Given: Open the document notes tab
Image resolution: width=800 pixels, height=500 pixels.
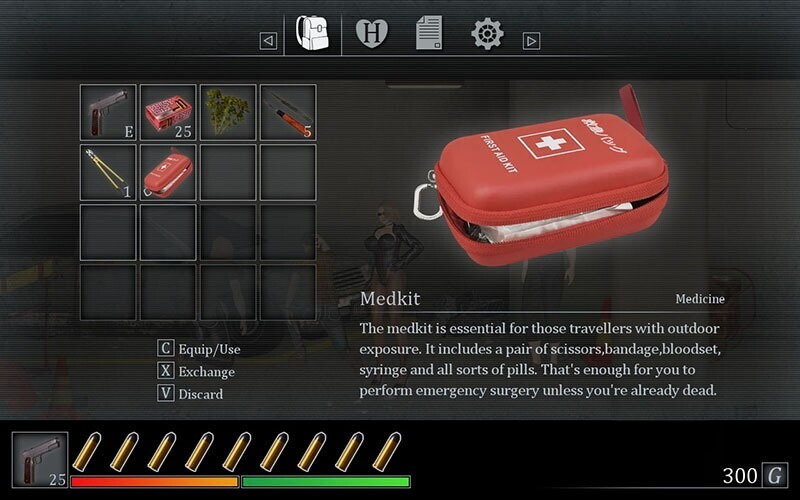Looking at the screenshot, I should point(429,35).
